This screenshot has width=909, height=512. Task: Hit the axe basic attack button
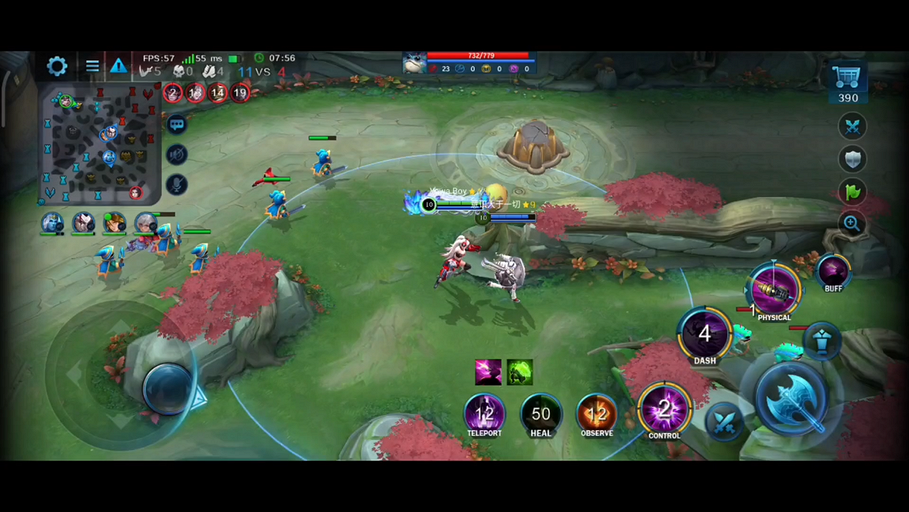click(790, 400)
